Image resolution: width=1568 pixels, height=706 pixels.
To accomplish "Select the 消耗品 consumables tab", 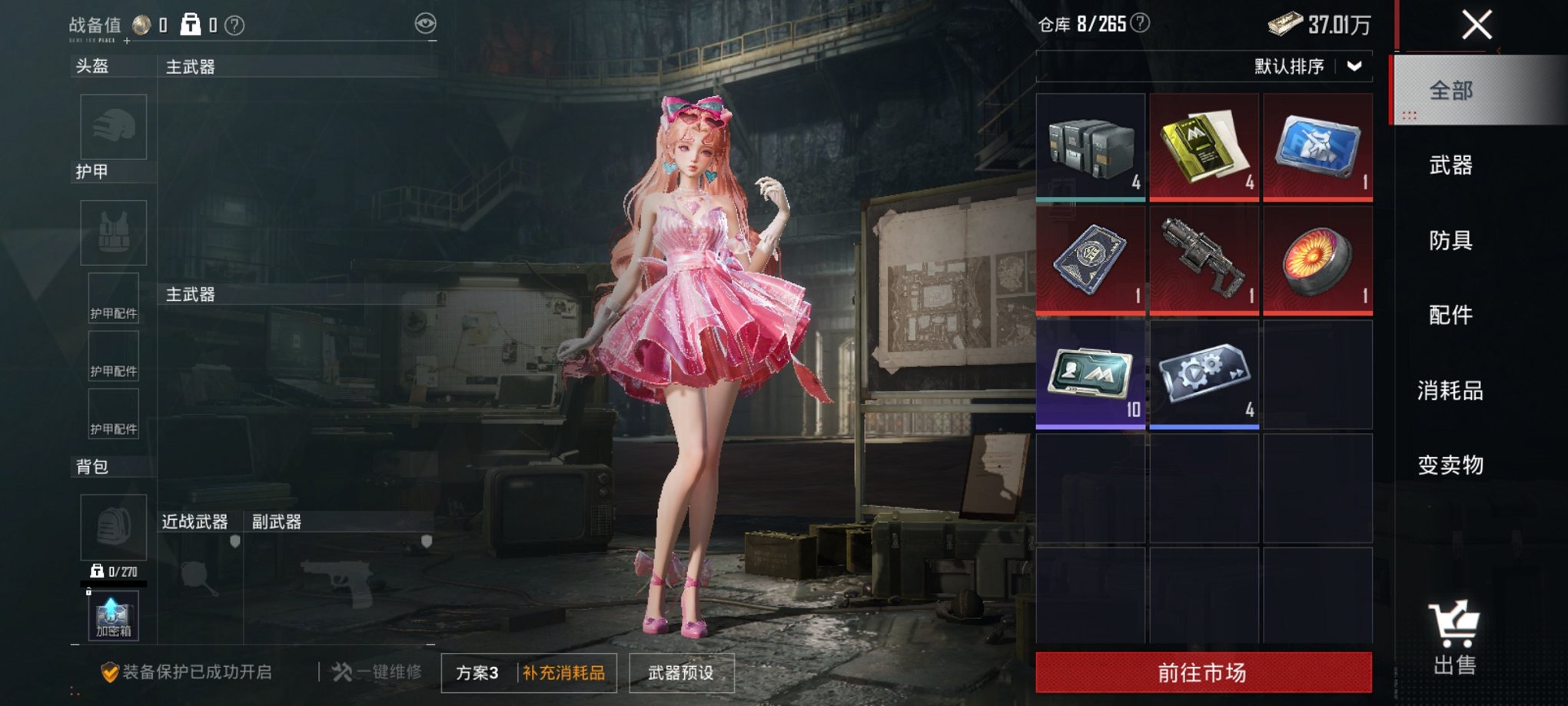I will click(1451, 390).
